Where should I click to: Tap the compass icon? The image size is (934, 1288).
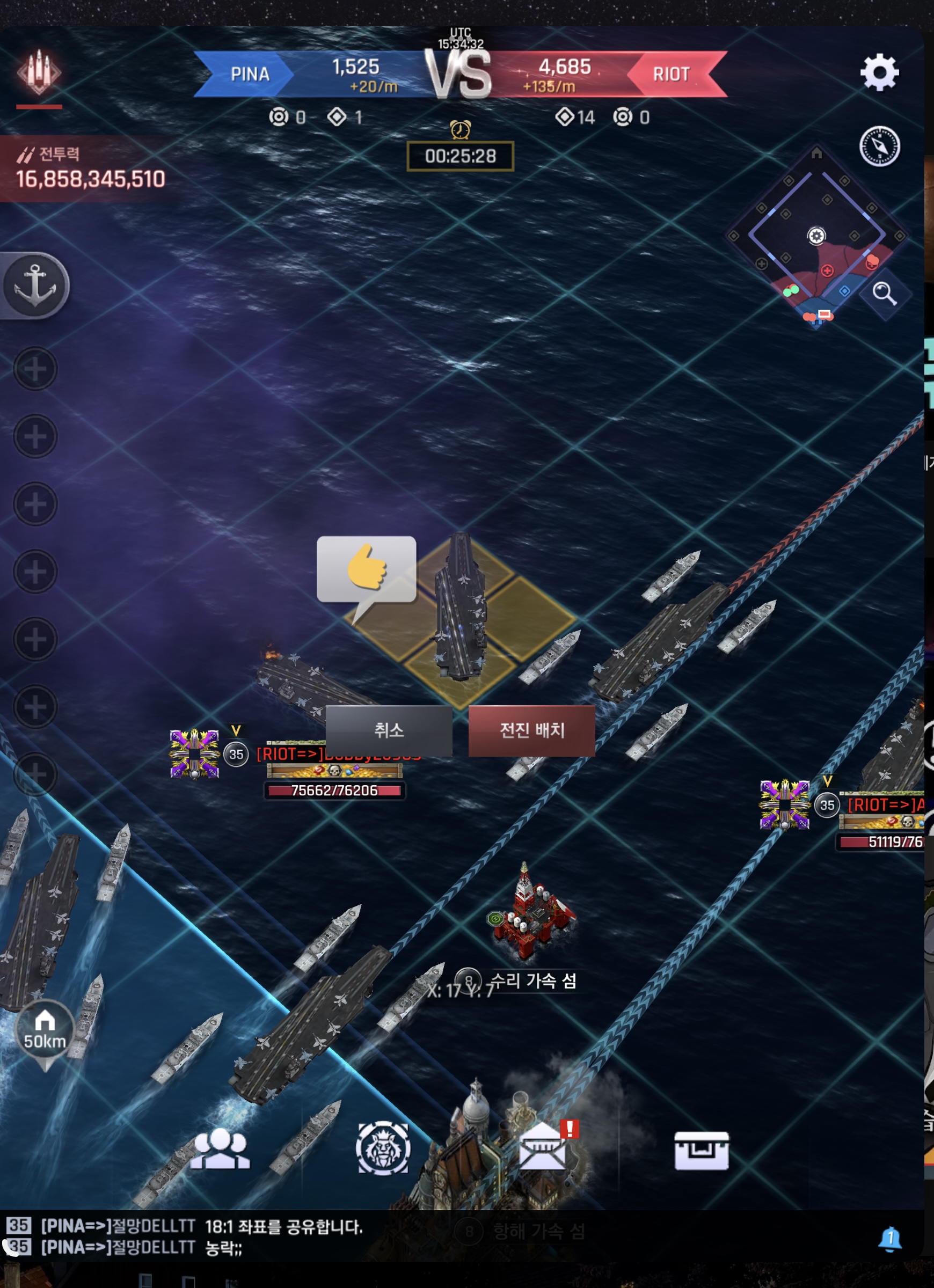(x=879, y=146)
